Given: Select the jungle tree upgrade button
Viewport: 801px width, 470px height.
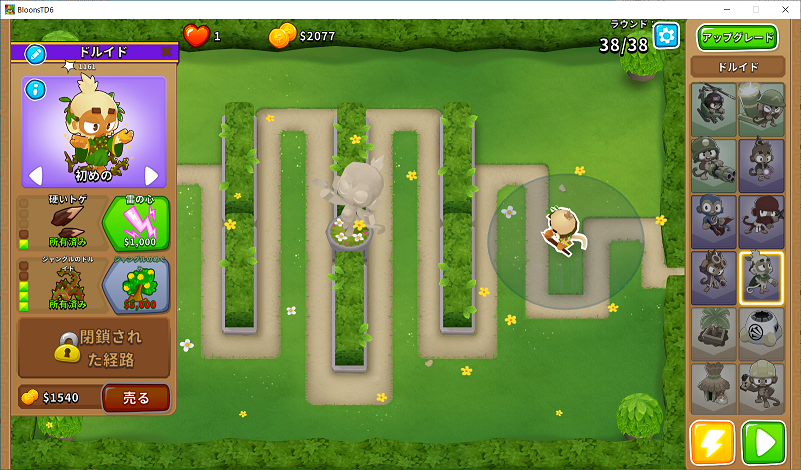Looking at the screenshot, I should click(136, 286).
